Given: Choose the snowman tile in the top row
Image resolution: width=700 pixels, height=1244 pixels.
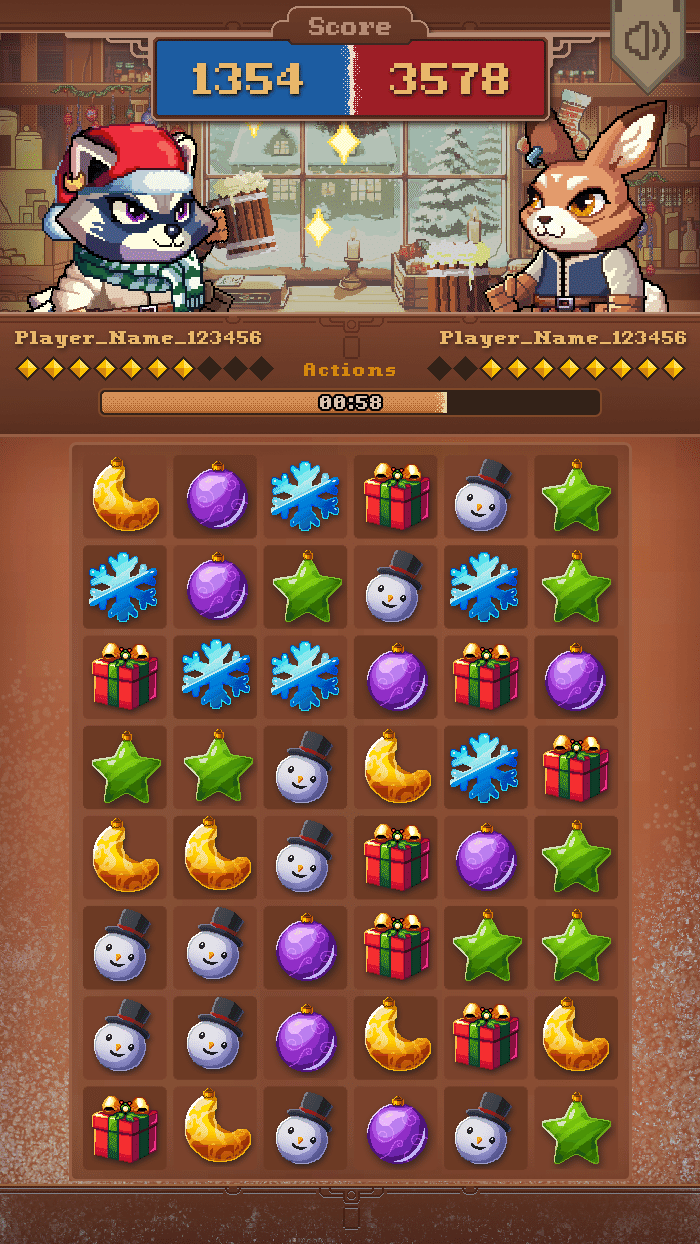Looking at the screenshot, I should pyautogui.click(x=486, y=496).
